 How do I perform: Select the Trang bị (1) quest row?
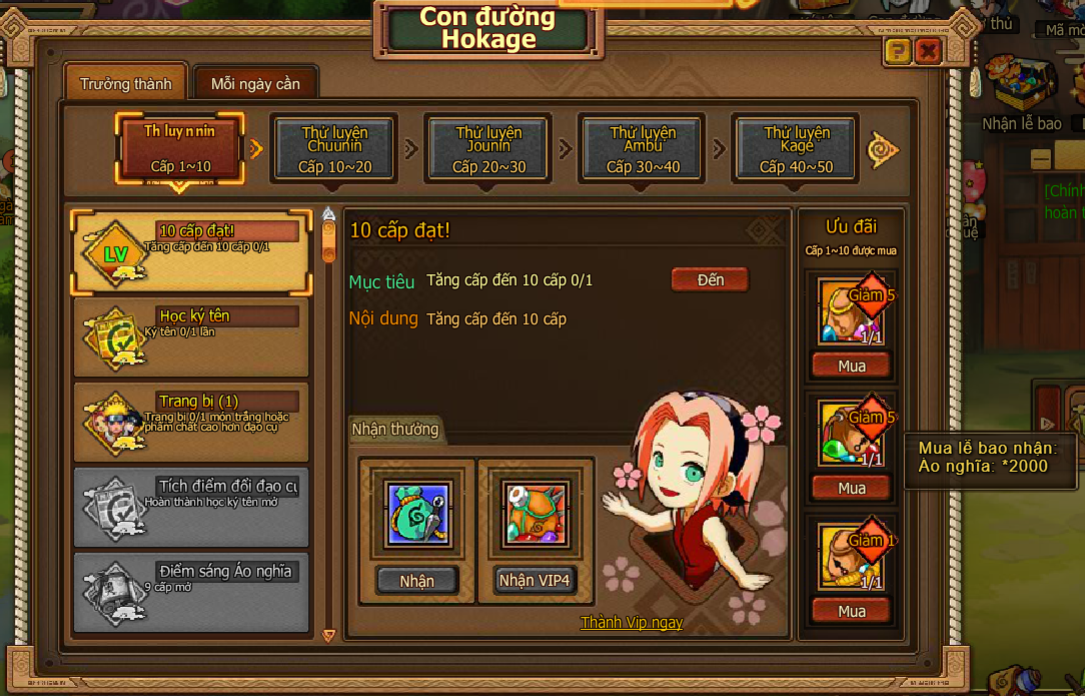click(x=190, y=422)
